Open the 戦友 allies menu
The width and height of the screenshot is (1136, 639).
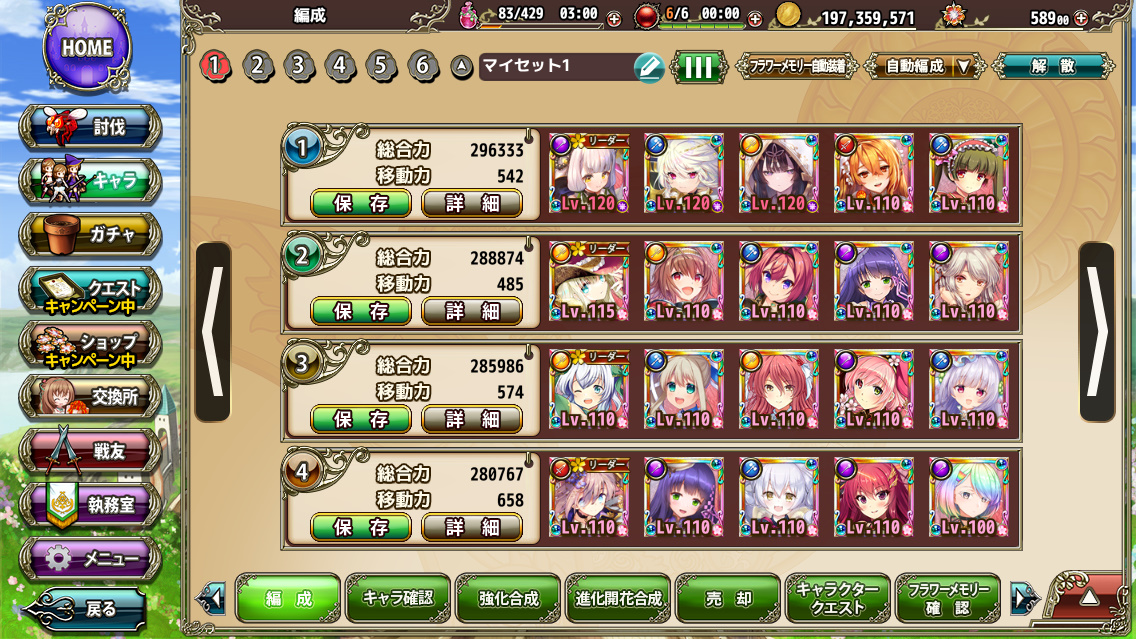pyautogui.click(x=90, y=451)
